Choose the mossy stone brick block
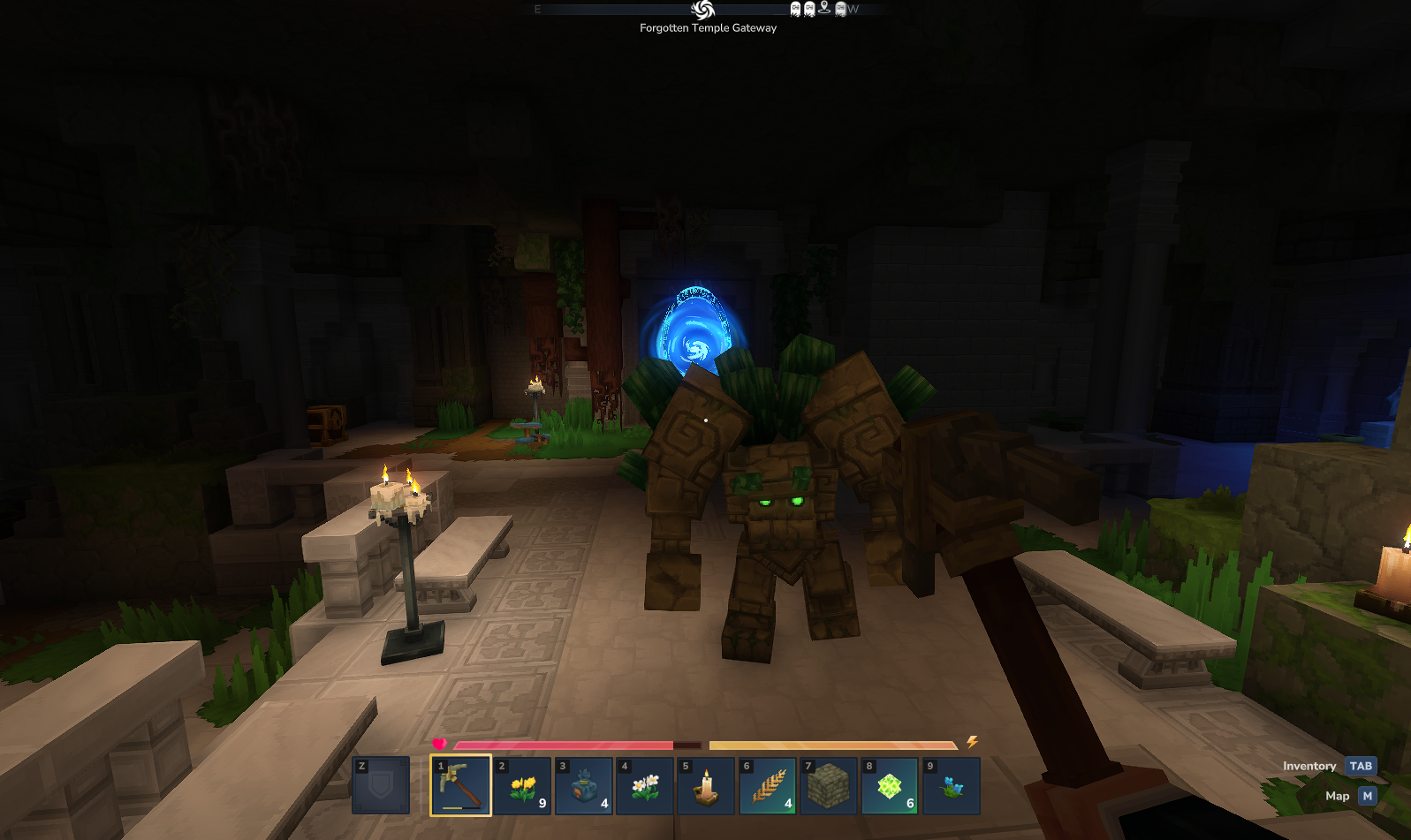The width and height of the screenshot is (1411, 840). (829, 785)
